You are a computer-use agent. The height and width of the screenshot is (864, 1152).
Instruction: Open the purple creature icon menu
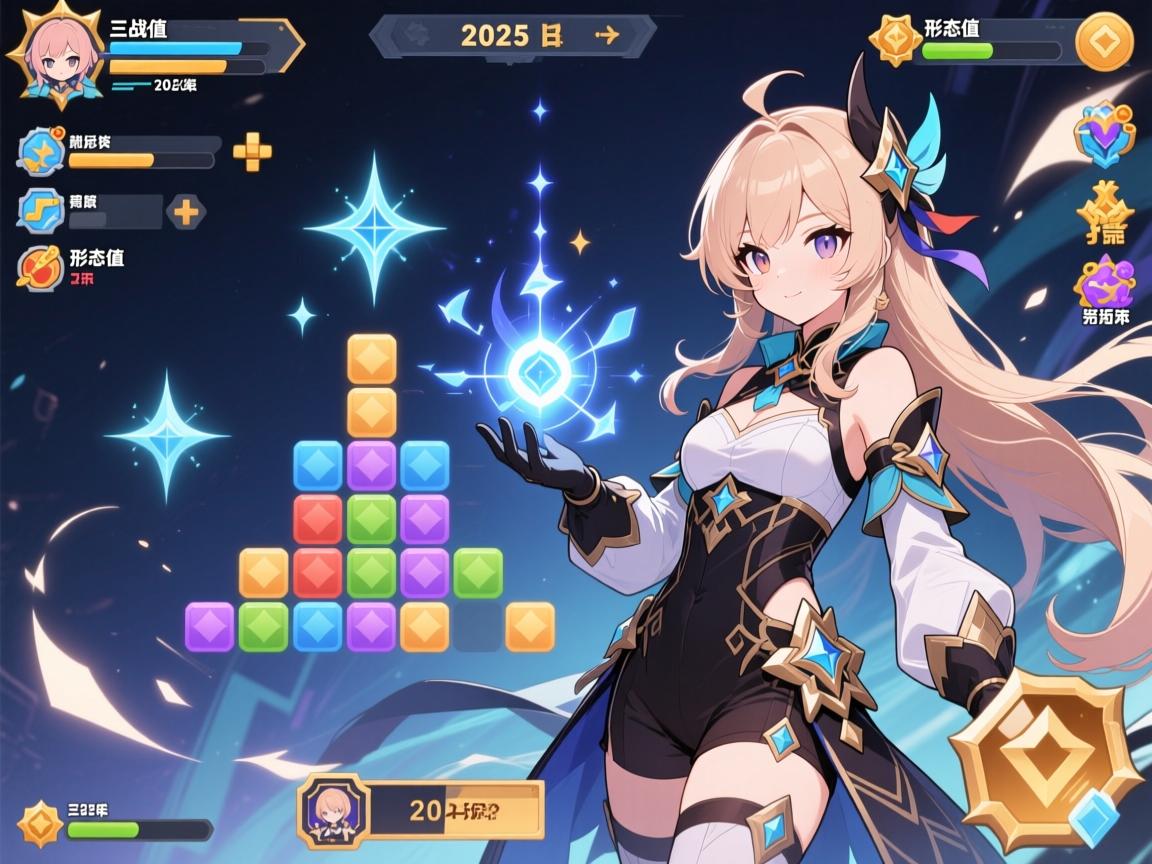click(1104, 281)
